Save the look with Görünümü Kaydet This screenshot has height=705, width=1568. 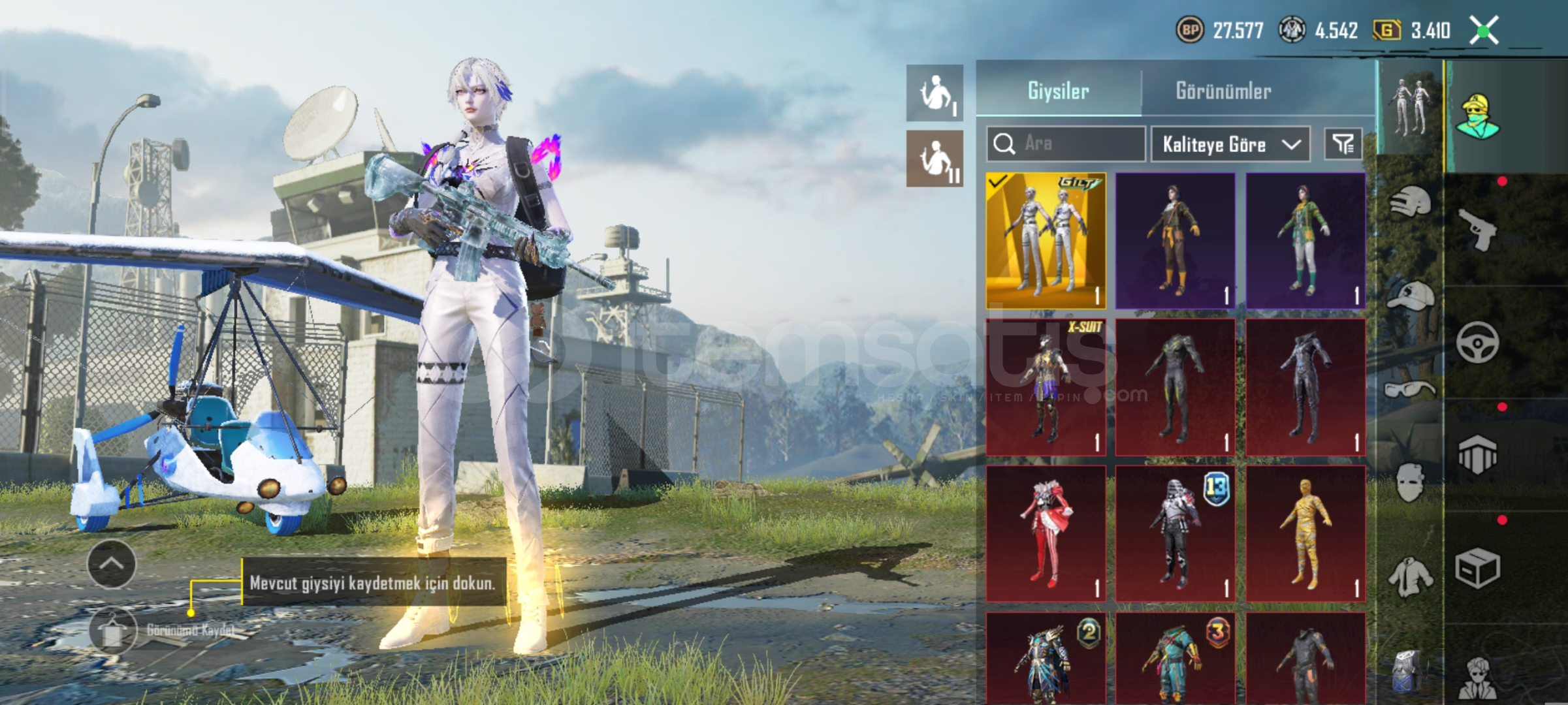pyautogui.click(x=112, y=631)
